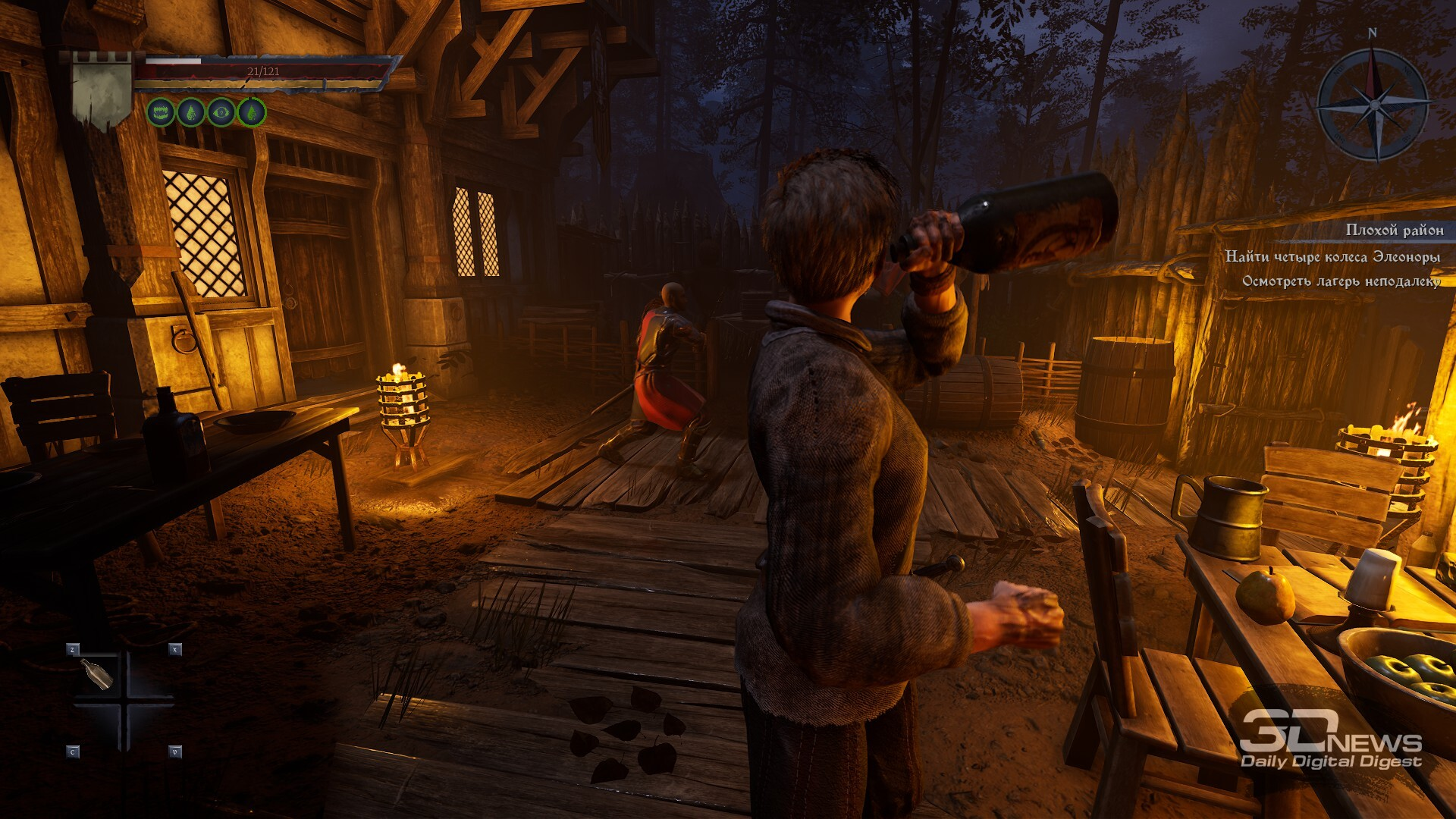1456x819 pixels.
Task: Click the tattered banner emblem
Action: [x=102, y=91]
